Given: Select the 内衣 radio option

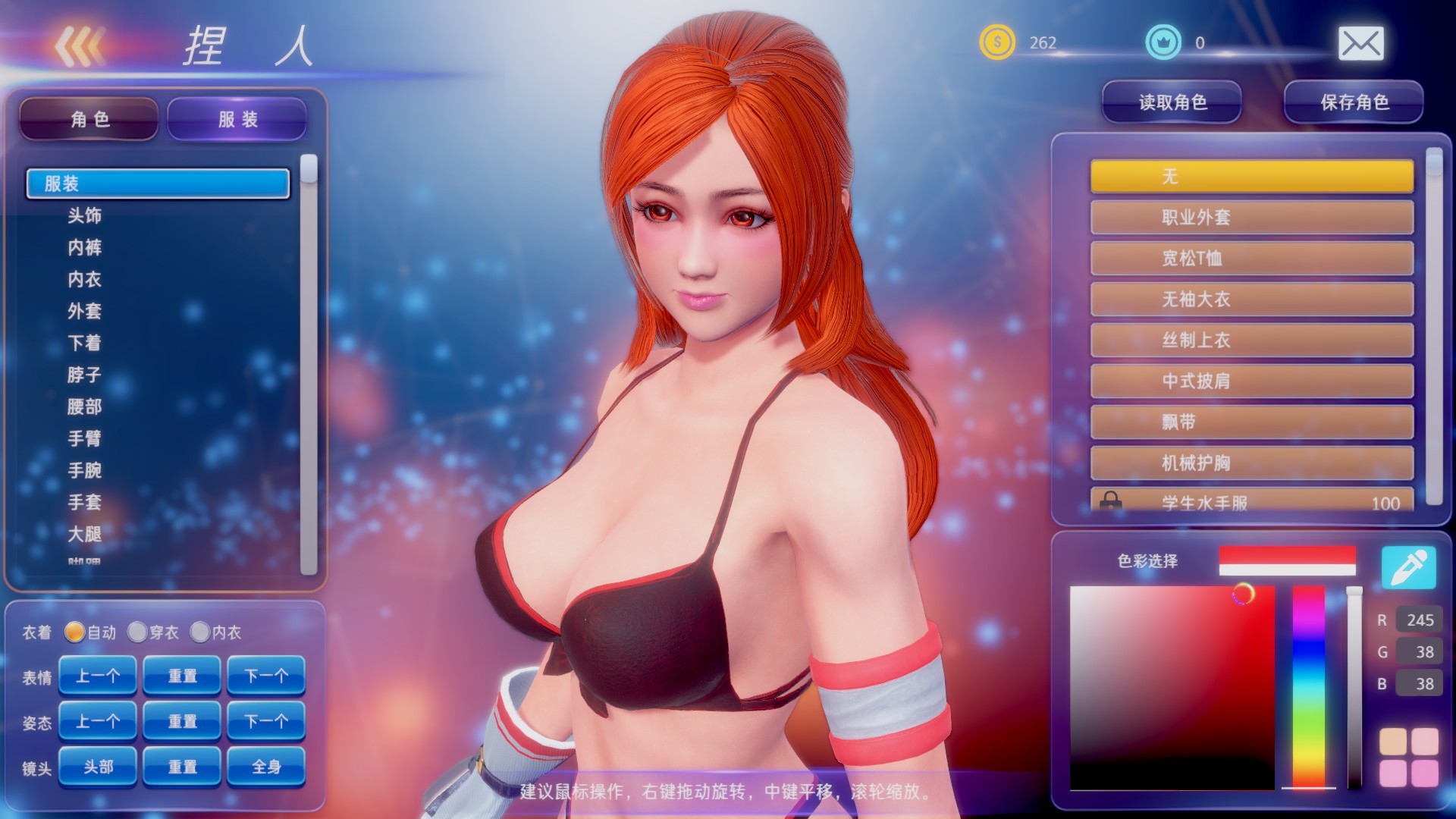Looking at the screenshot, I should tap(201, 632).
